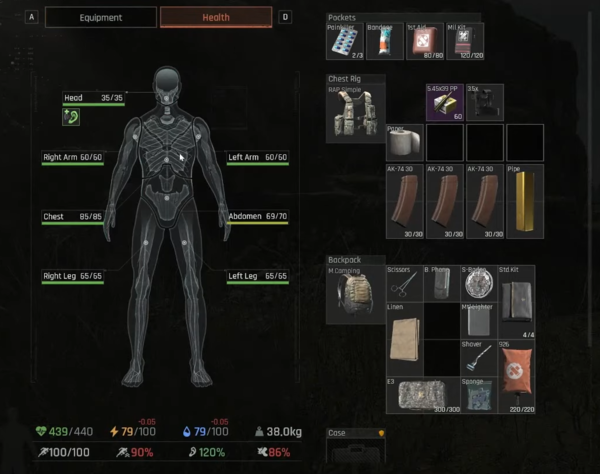Screen dimensions: 600x474
Task: Select the Health tab
Action: coord(215,17)
